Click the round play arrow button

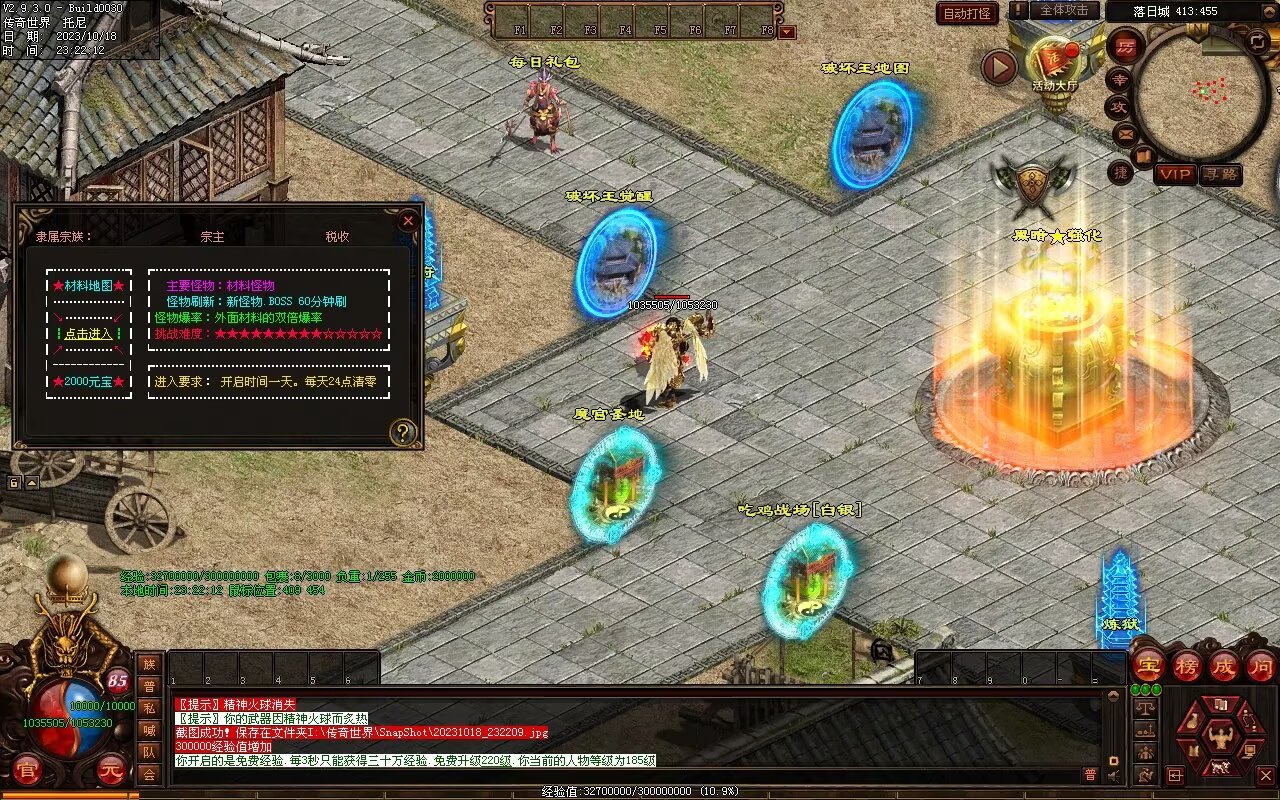click(998, 67)
